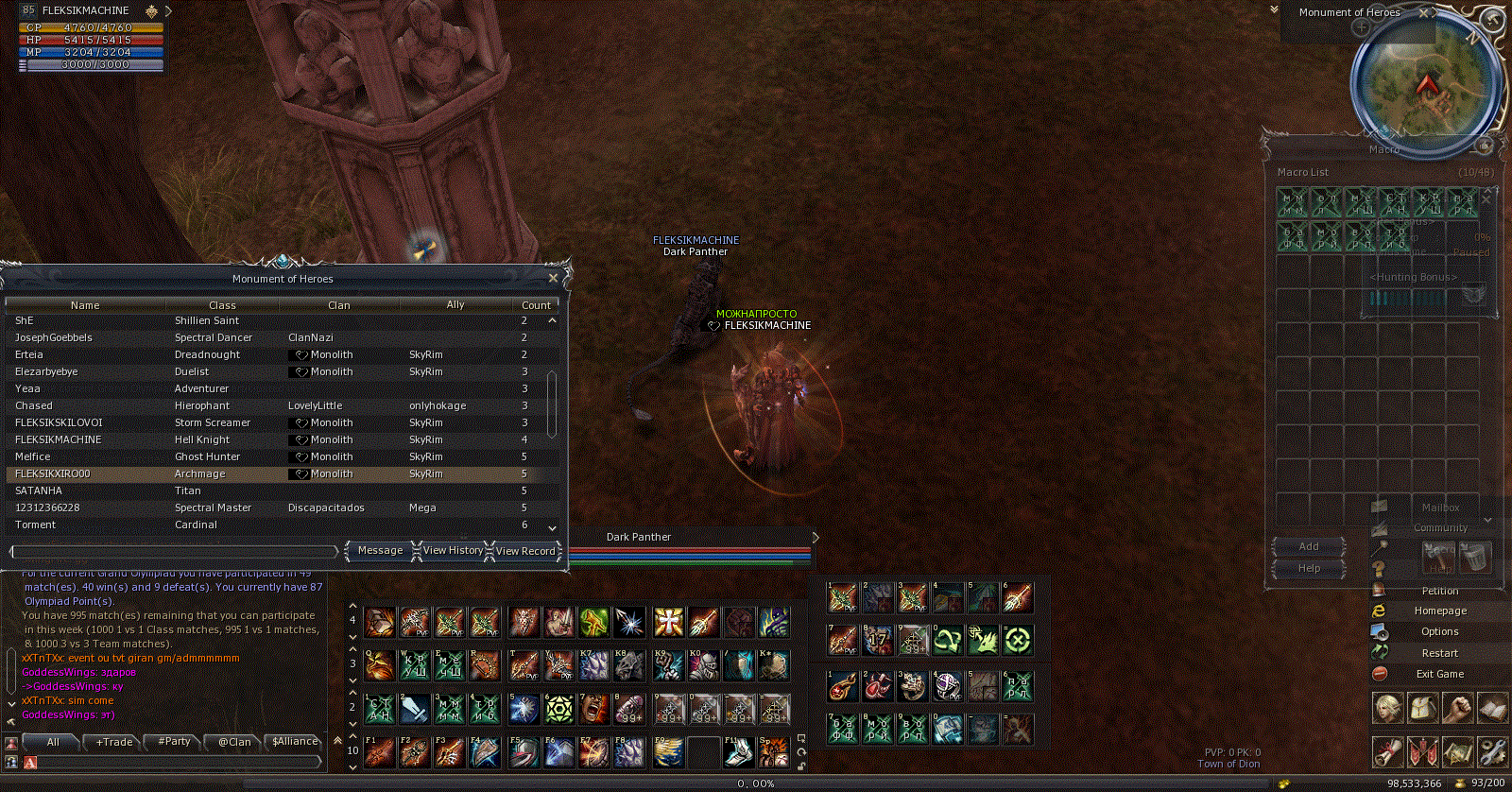Open the Actions window fist icon
Screen dimensions: 1512x792
[x=1457, y=710]
